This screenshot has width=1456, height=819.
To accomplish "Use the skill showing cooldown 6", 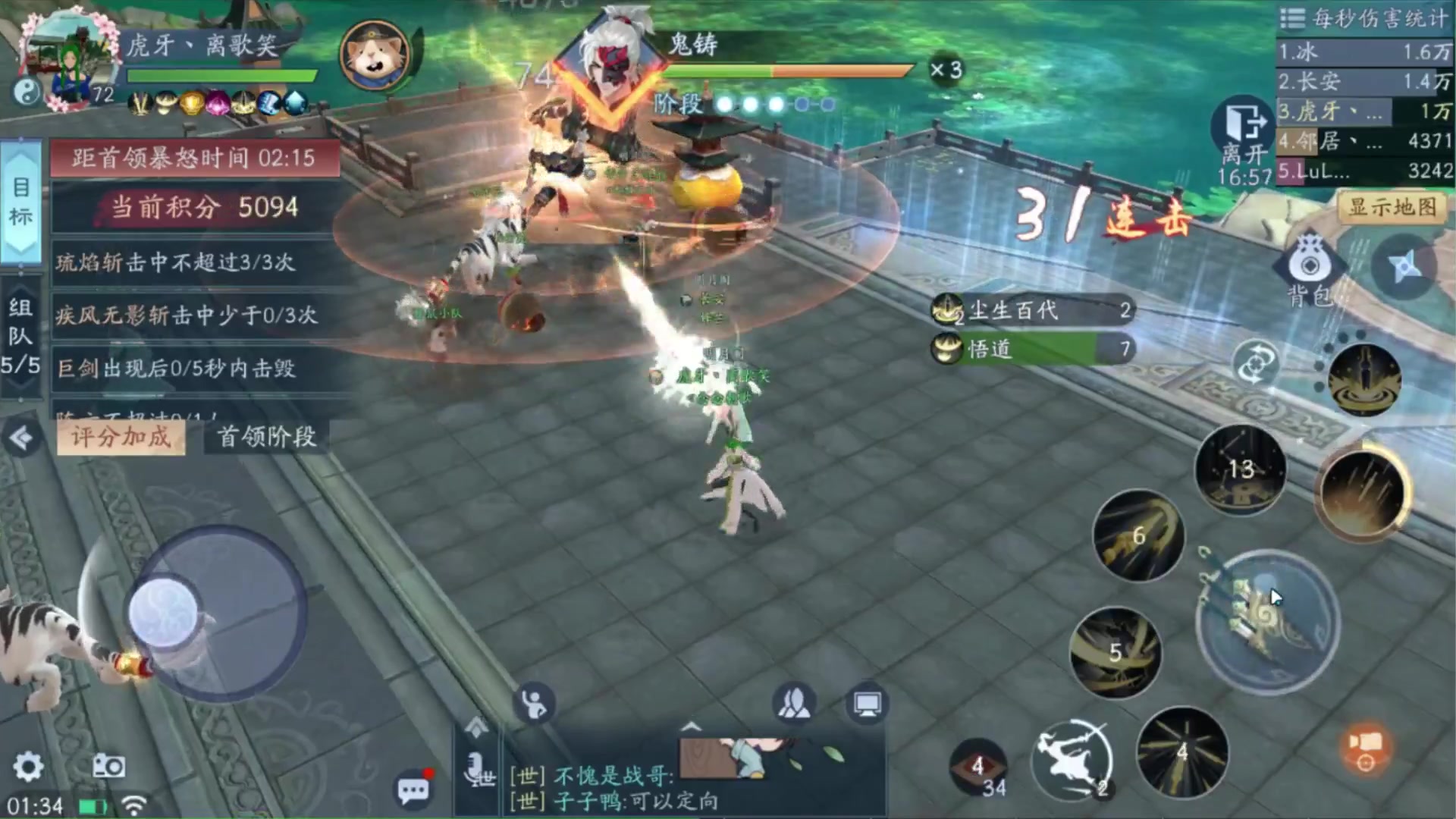I will pyautogui.click(x=1137, y=535).
